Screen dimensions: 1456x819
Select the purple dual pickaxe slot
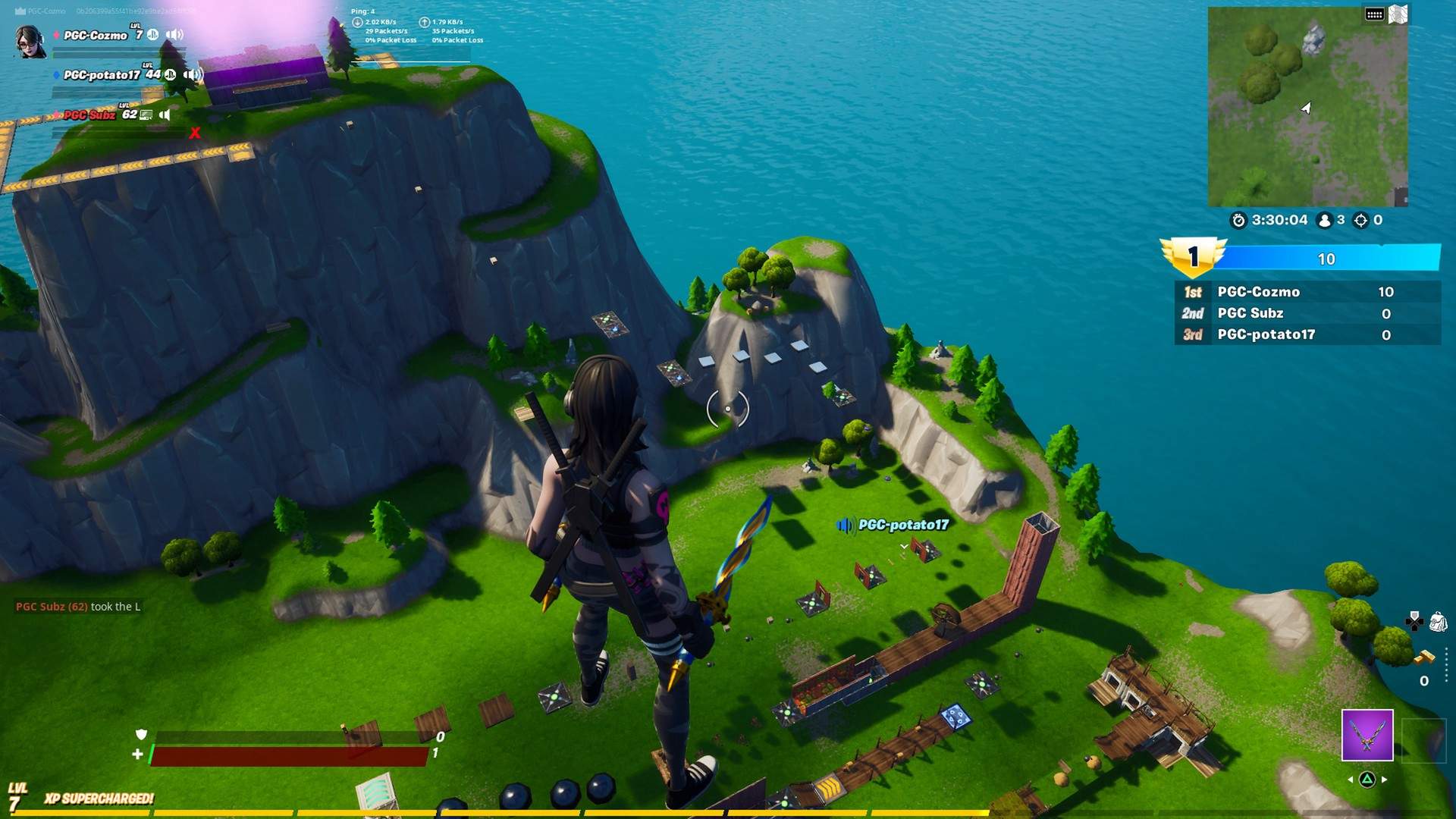click(x=1367, y=735)
